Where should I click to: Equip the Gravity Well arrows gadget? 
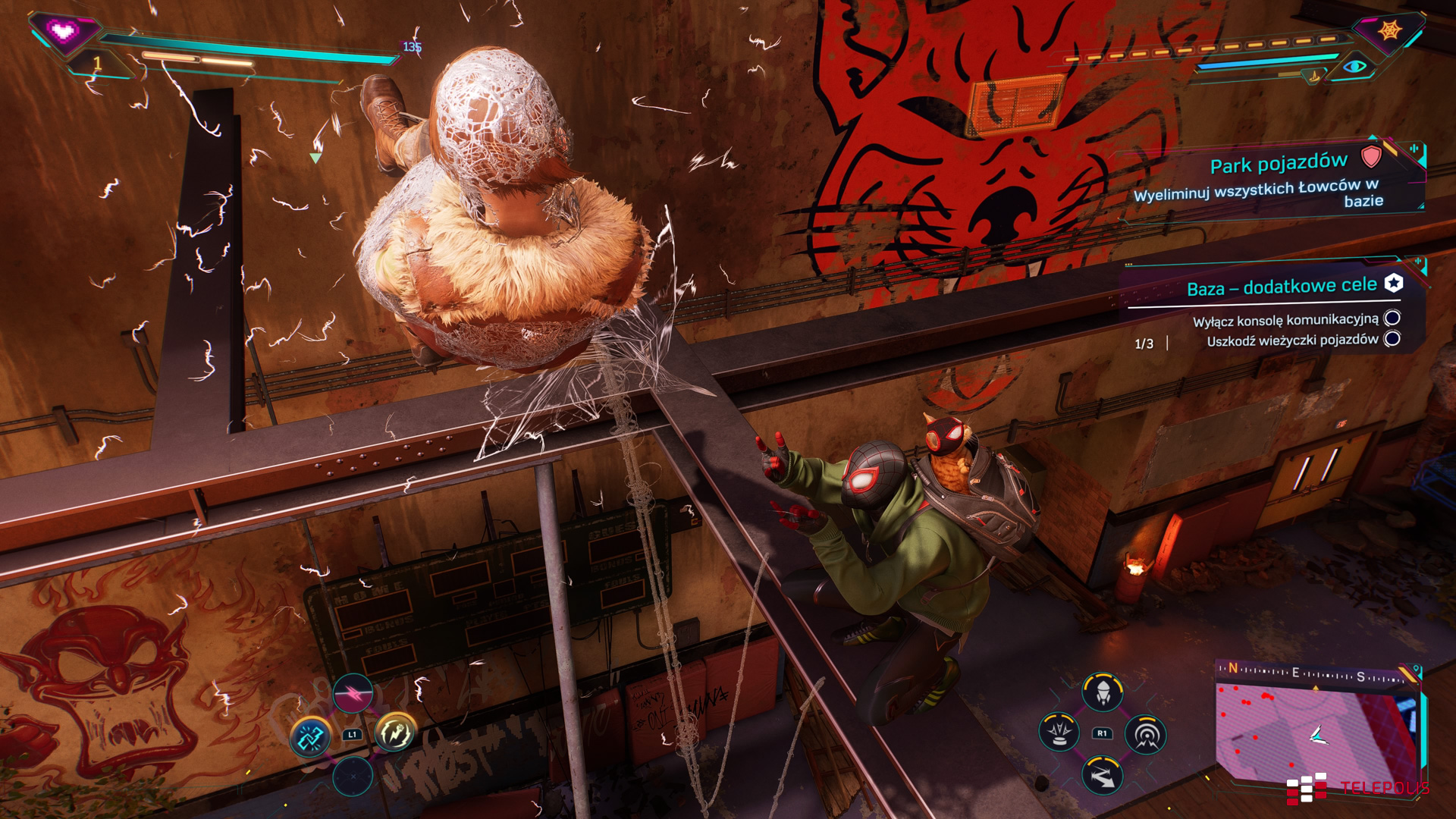click(x=1102, y=775)
